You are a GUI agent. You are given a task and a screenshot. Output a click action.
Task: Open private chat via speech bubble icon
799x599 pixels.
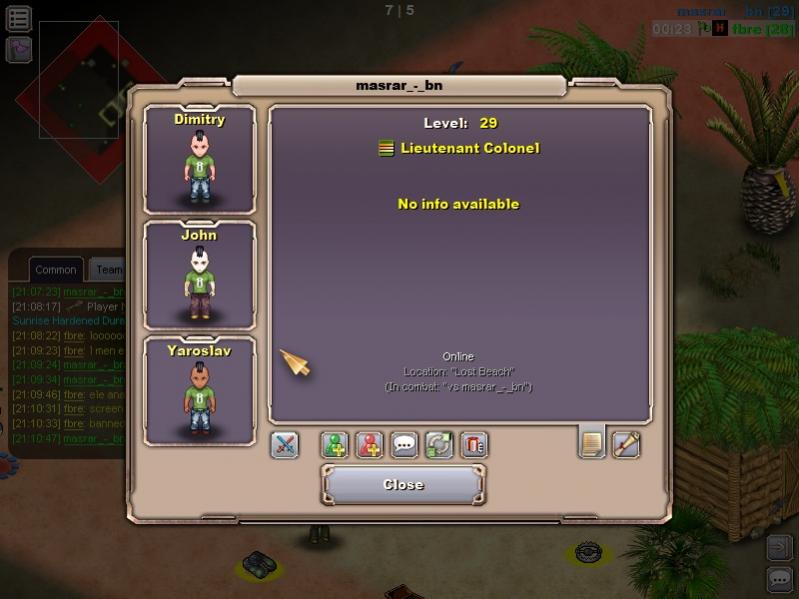tap(404, 445)
